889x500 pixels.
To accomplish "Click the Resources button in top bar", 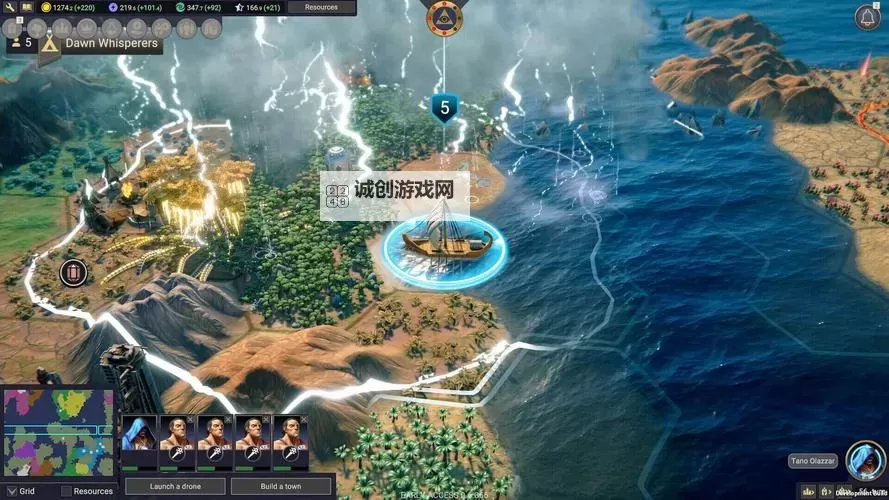I will coord(321,7).
